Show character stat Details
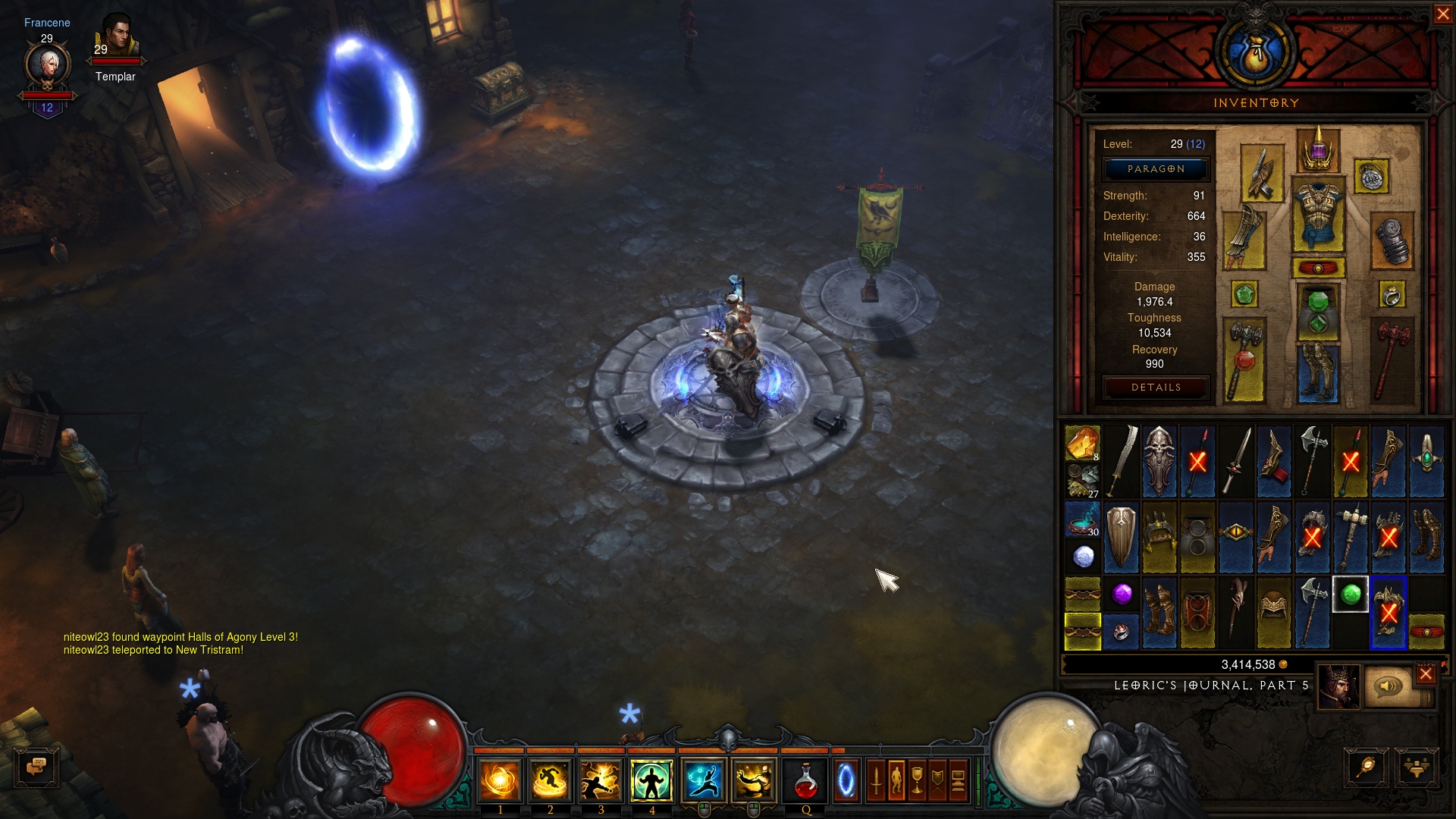The height and width of the screenshot is (819, 1456). coord(1156,388)
